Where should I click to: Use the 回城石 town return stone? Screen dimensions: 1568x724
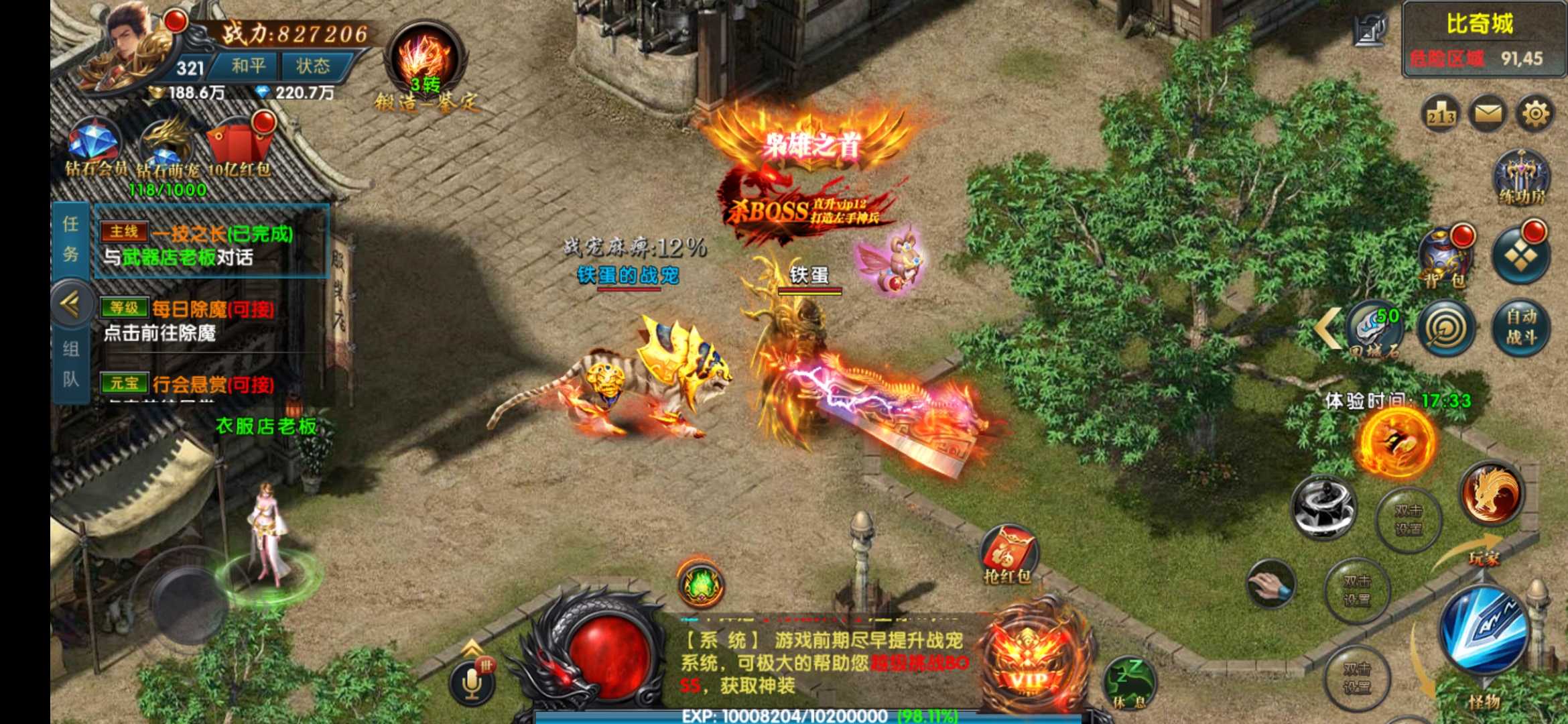pyautogui.click(x=1375, y=328)
